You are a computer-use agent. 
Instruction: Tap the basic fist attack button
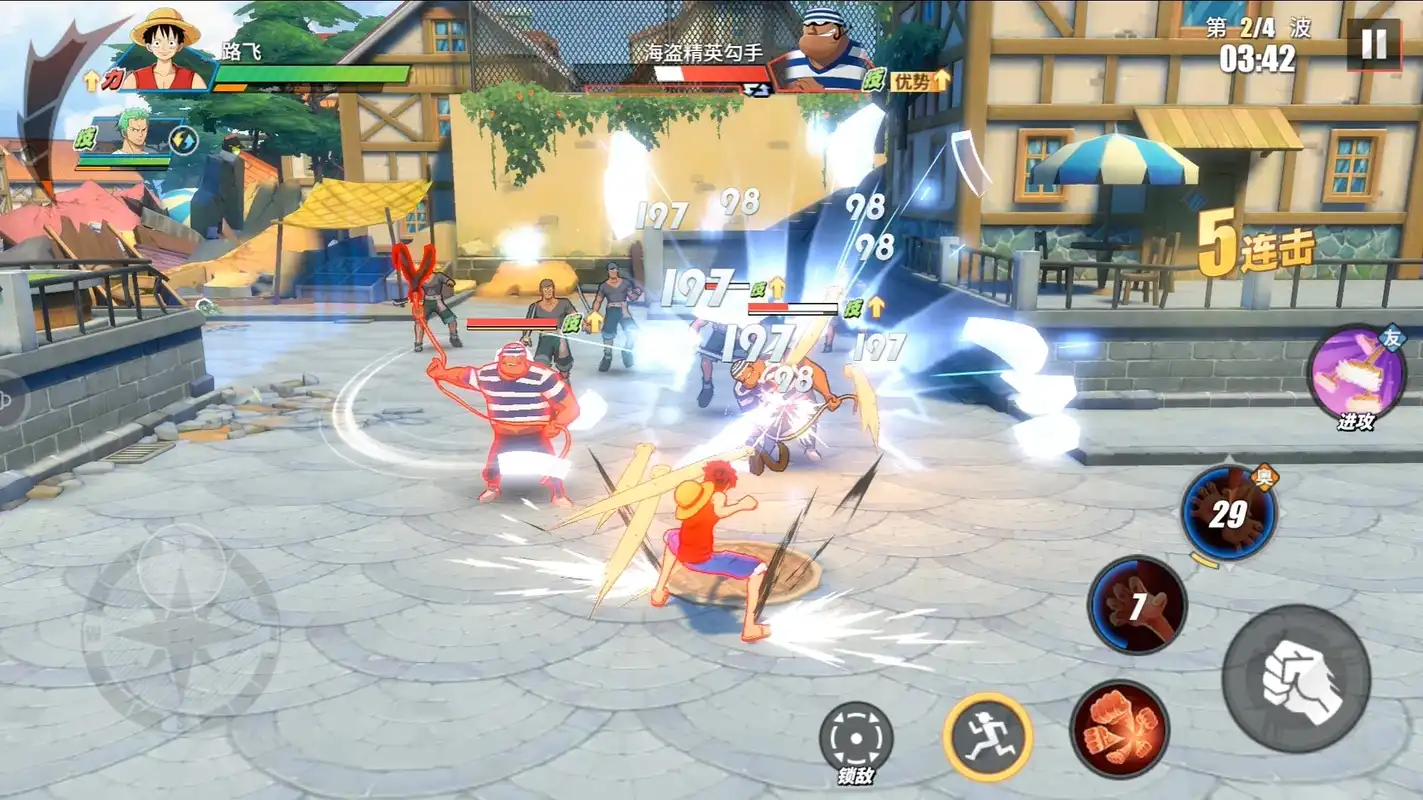(x=1296, y=679)
